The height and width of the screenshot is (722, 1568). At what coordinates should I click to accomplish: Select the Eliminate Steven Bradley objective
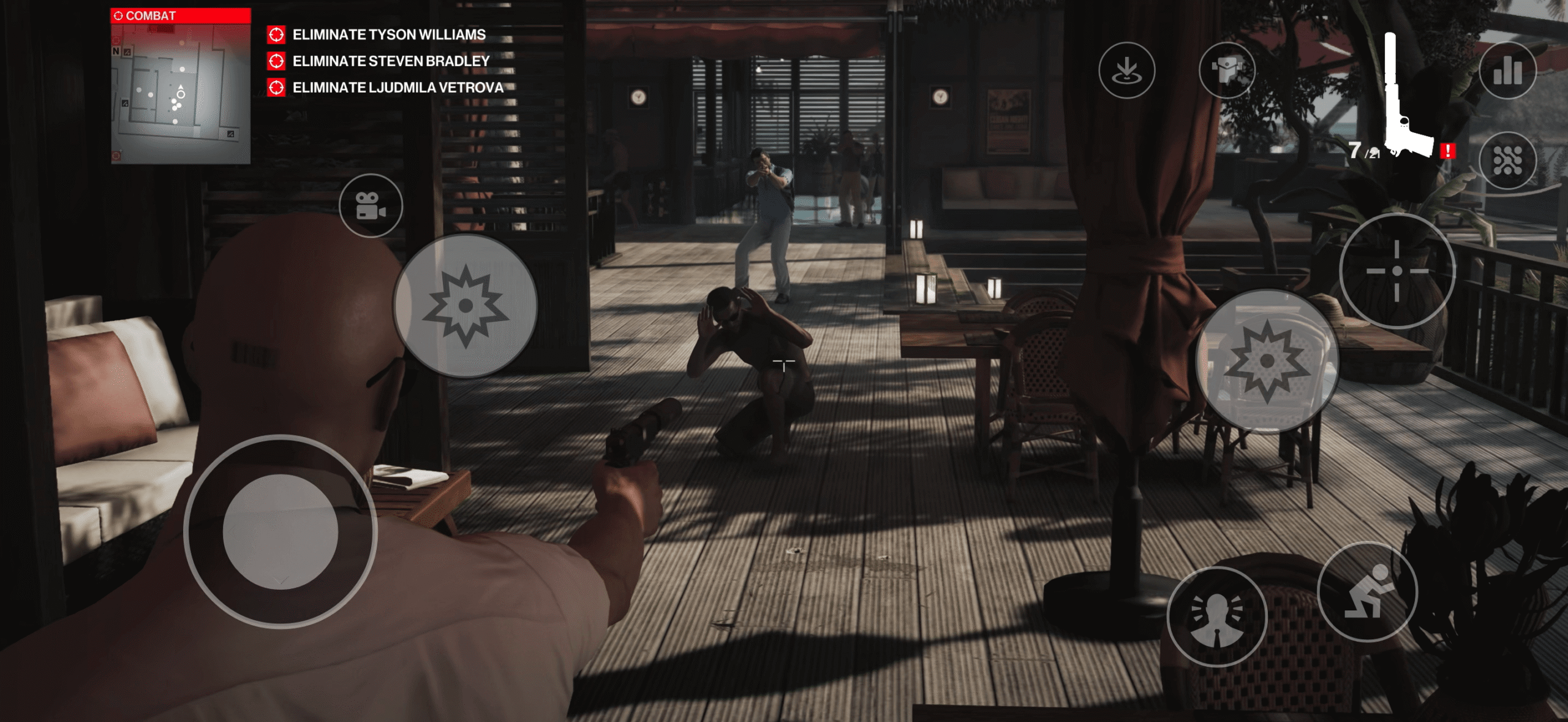391,61
